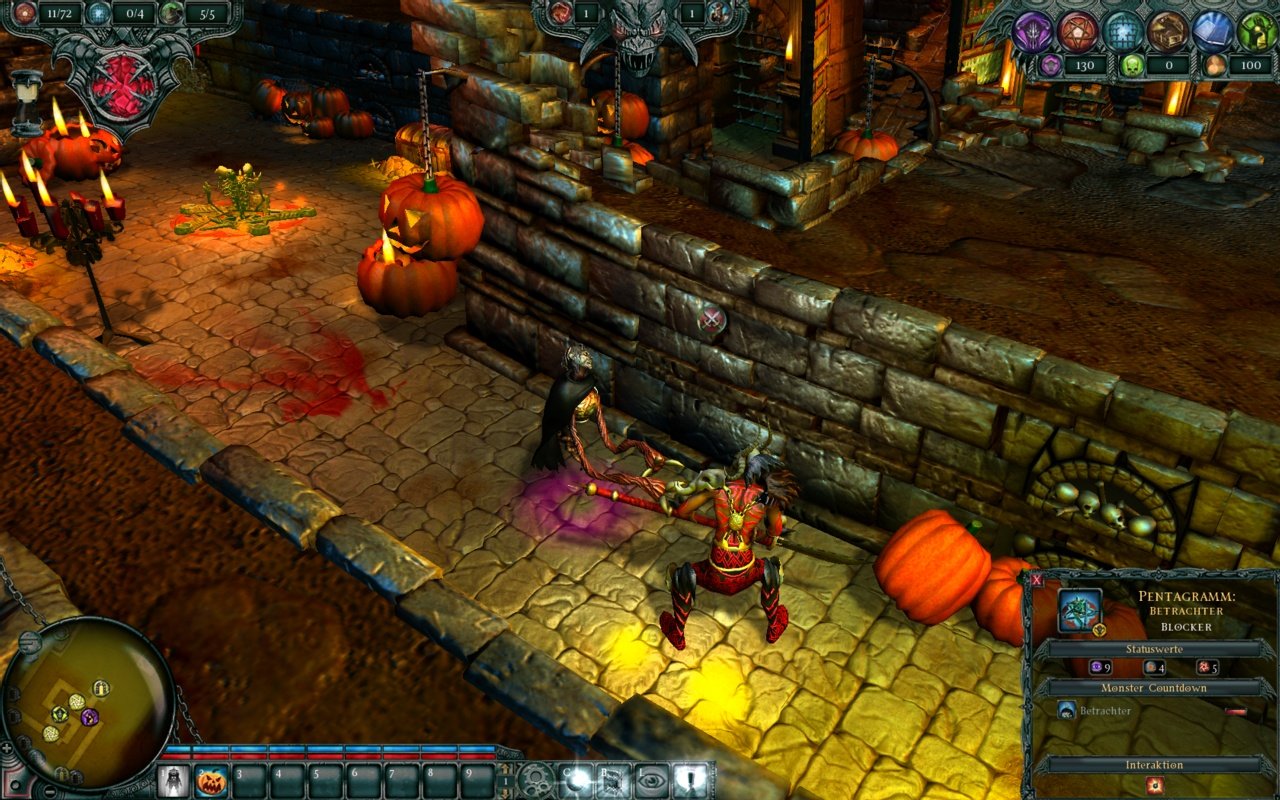Click the exclamation mark warning icon

[x=691, y=781]
